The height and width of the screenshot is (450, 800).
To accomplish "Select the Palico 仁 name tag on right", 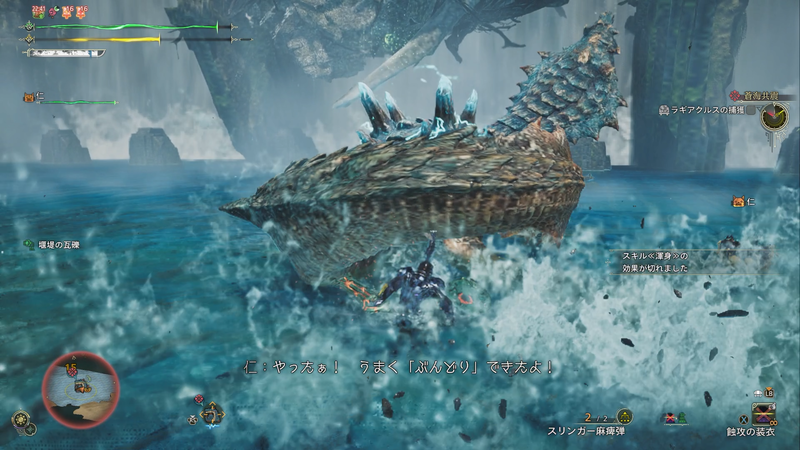I will (x=743, y=202).
